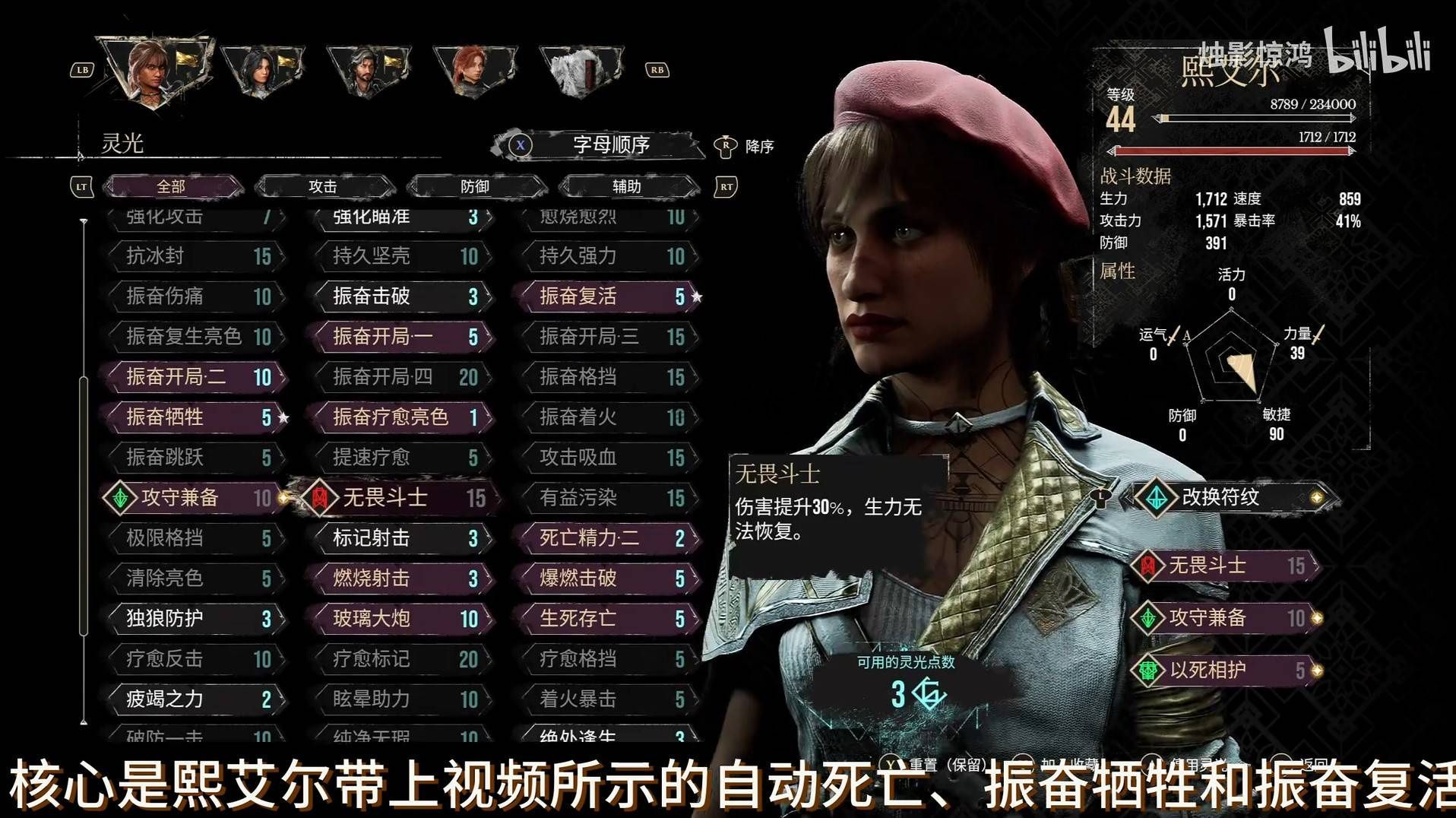Pick the white-furred character portrait

click(579, 70)
